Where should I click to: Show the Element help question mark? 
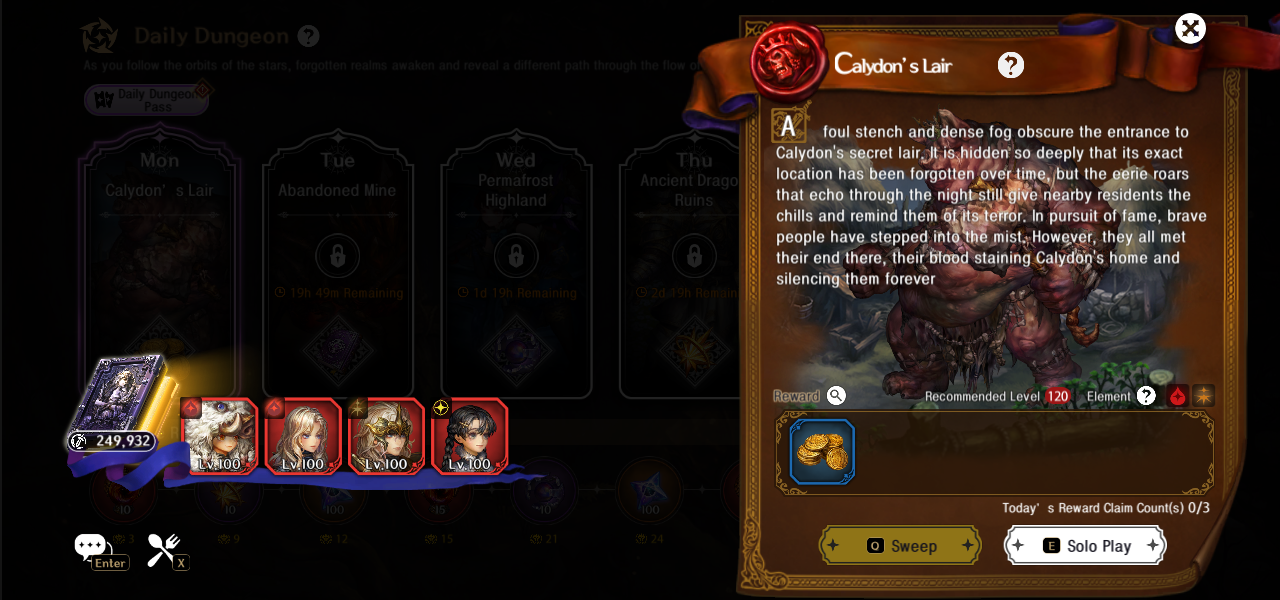(1146, 396)
